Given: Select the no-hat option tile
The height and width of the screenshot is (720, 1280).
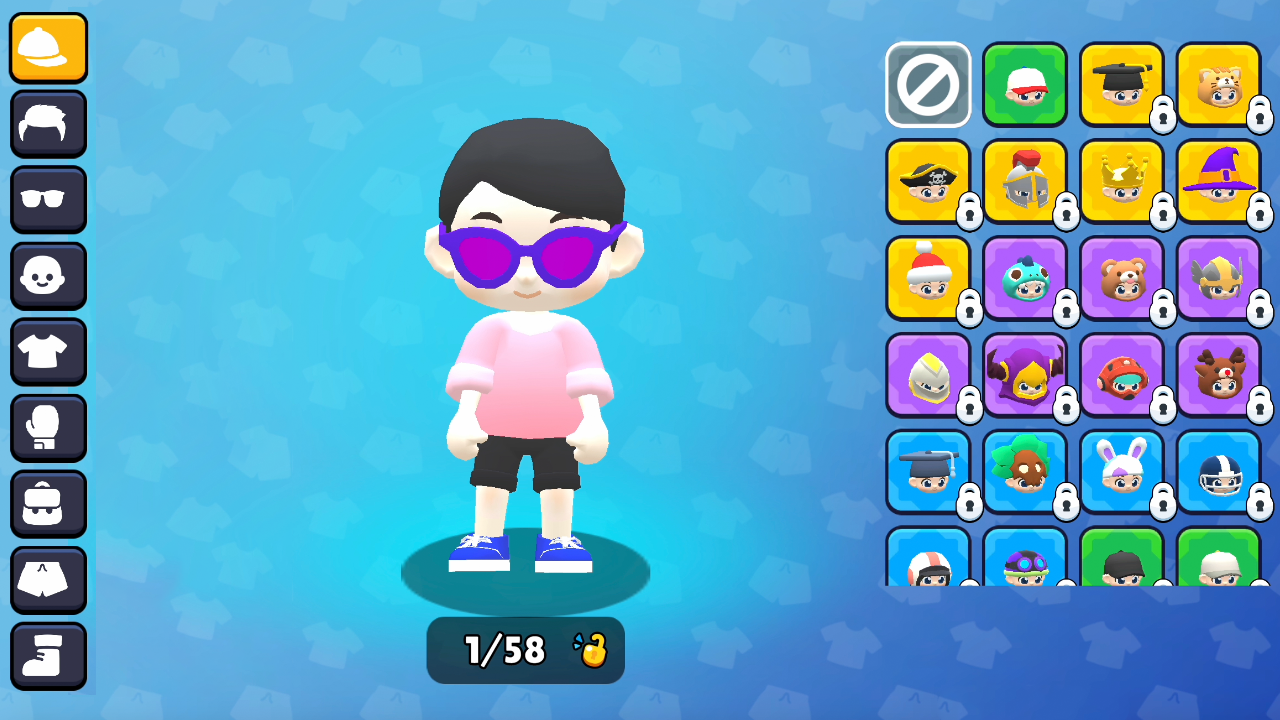Looking at the screenshot, I should coord(928,85).
